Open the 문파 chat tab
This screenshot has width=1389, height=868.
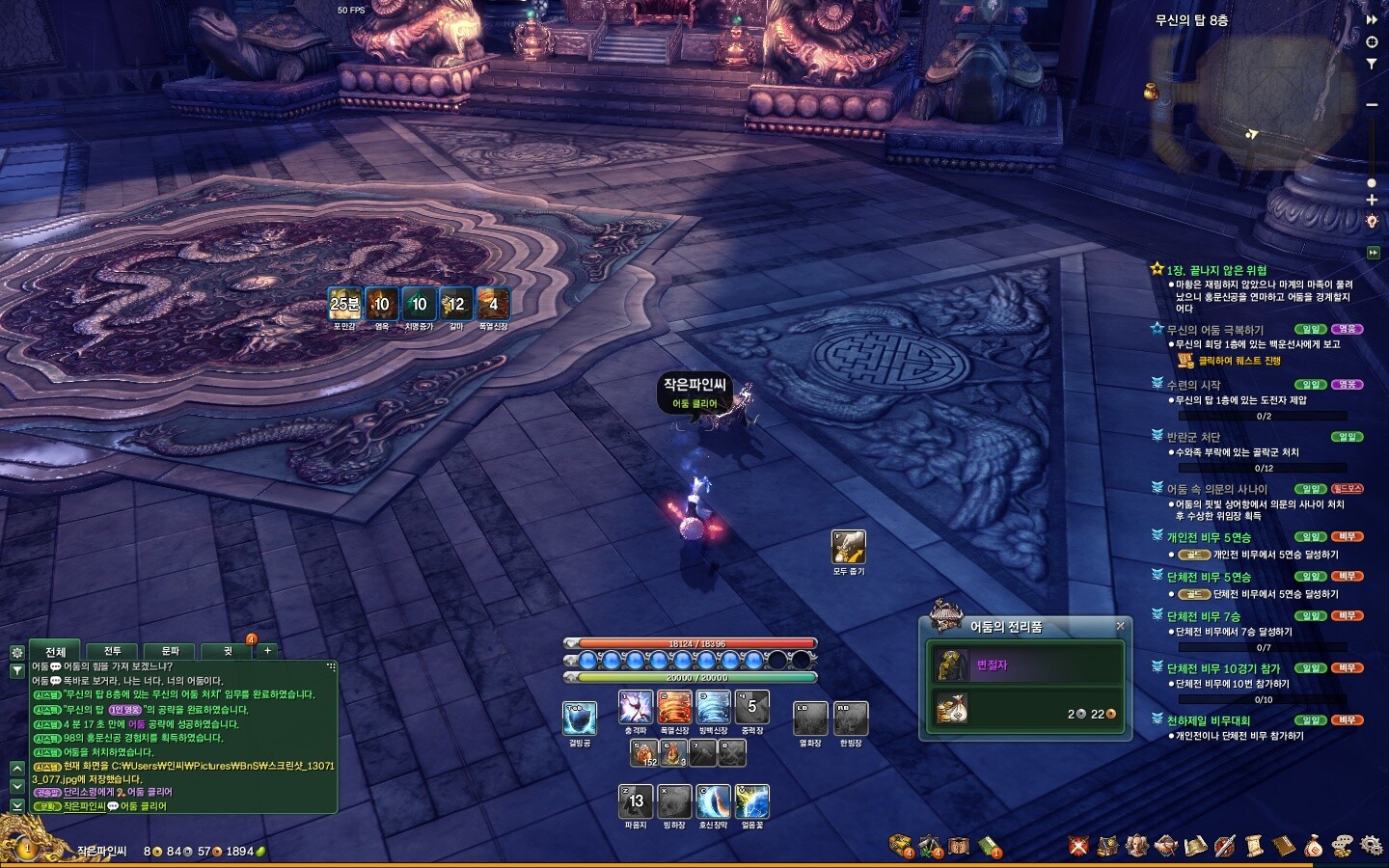[170, 651]
